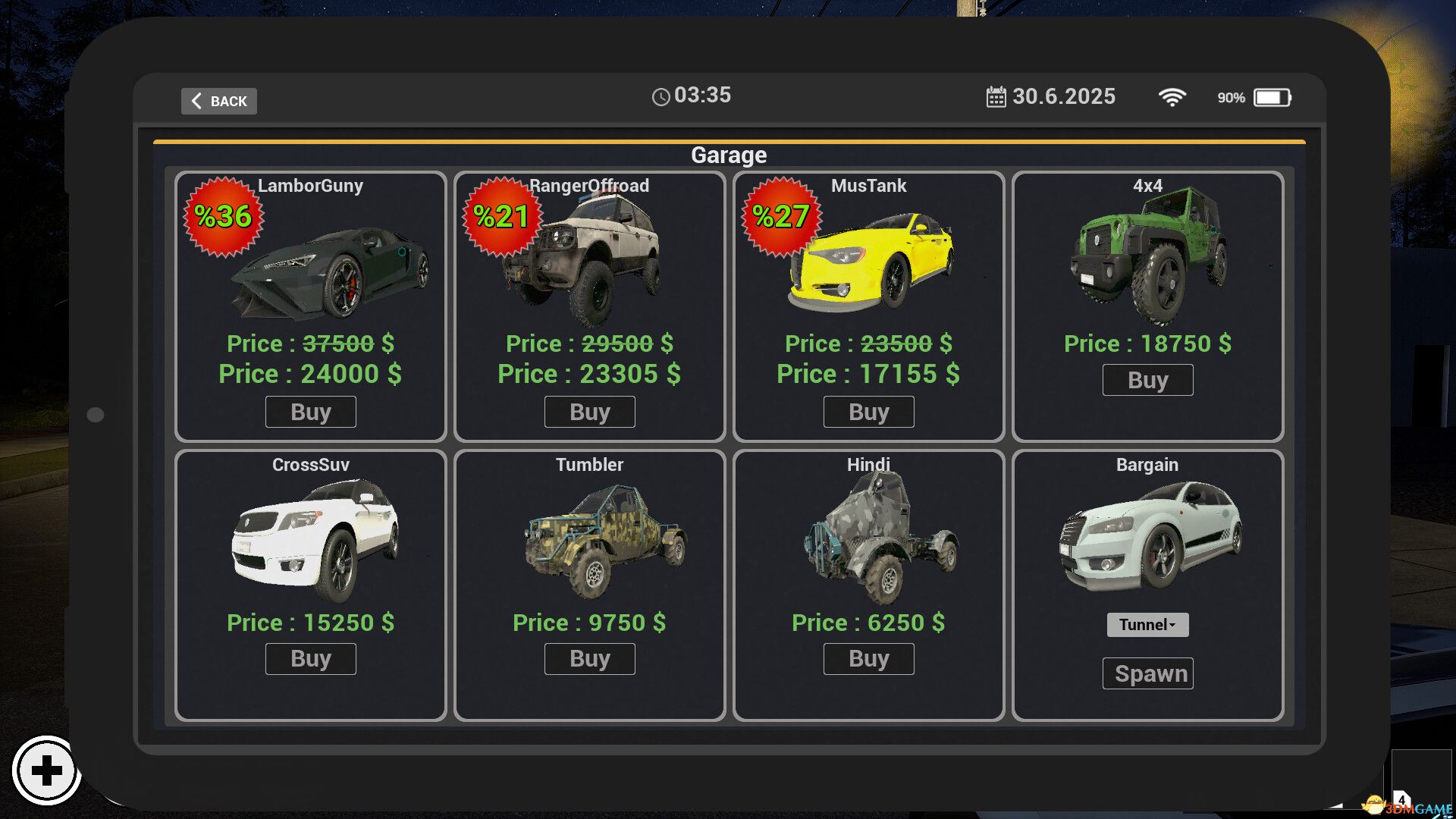Click the BACK button at the top left
The width and height of the screenshot is (1456, 819).
pos(218,101)
